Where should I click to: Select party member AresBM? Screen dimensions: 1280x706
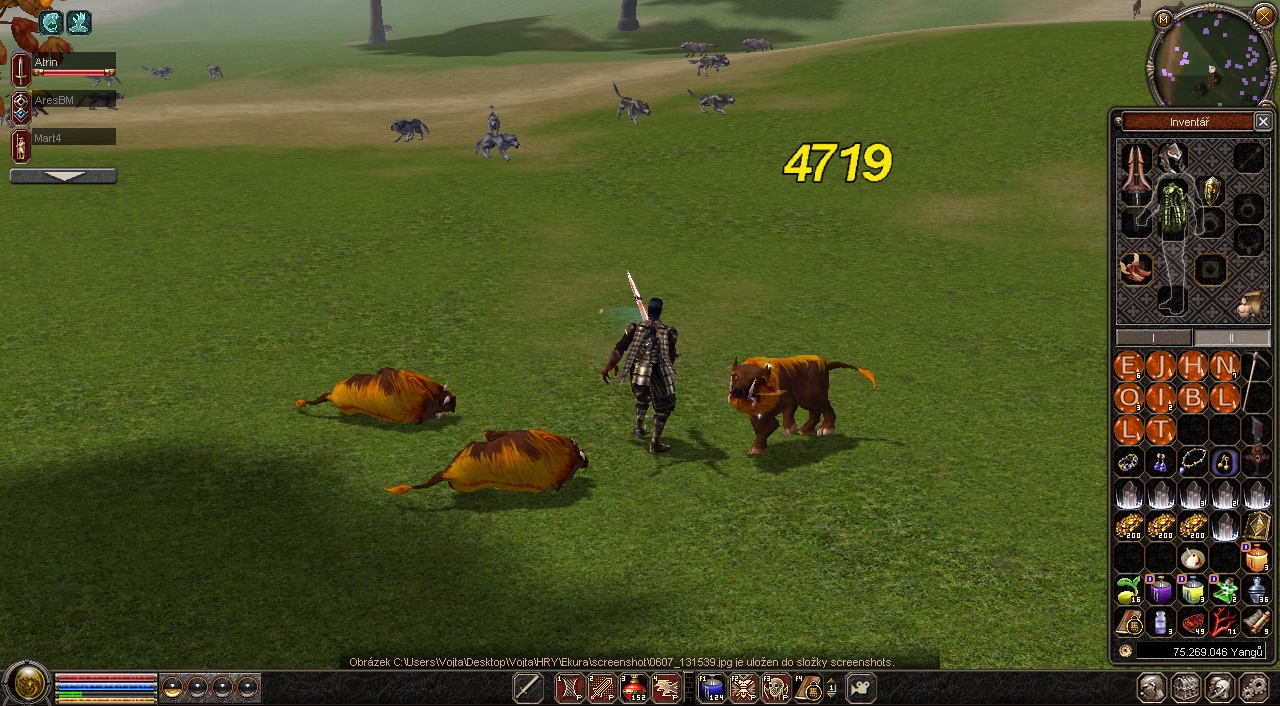(x=73, y=101)
